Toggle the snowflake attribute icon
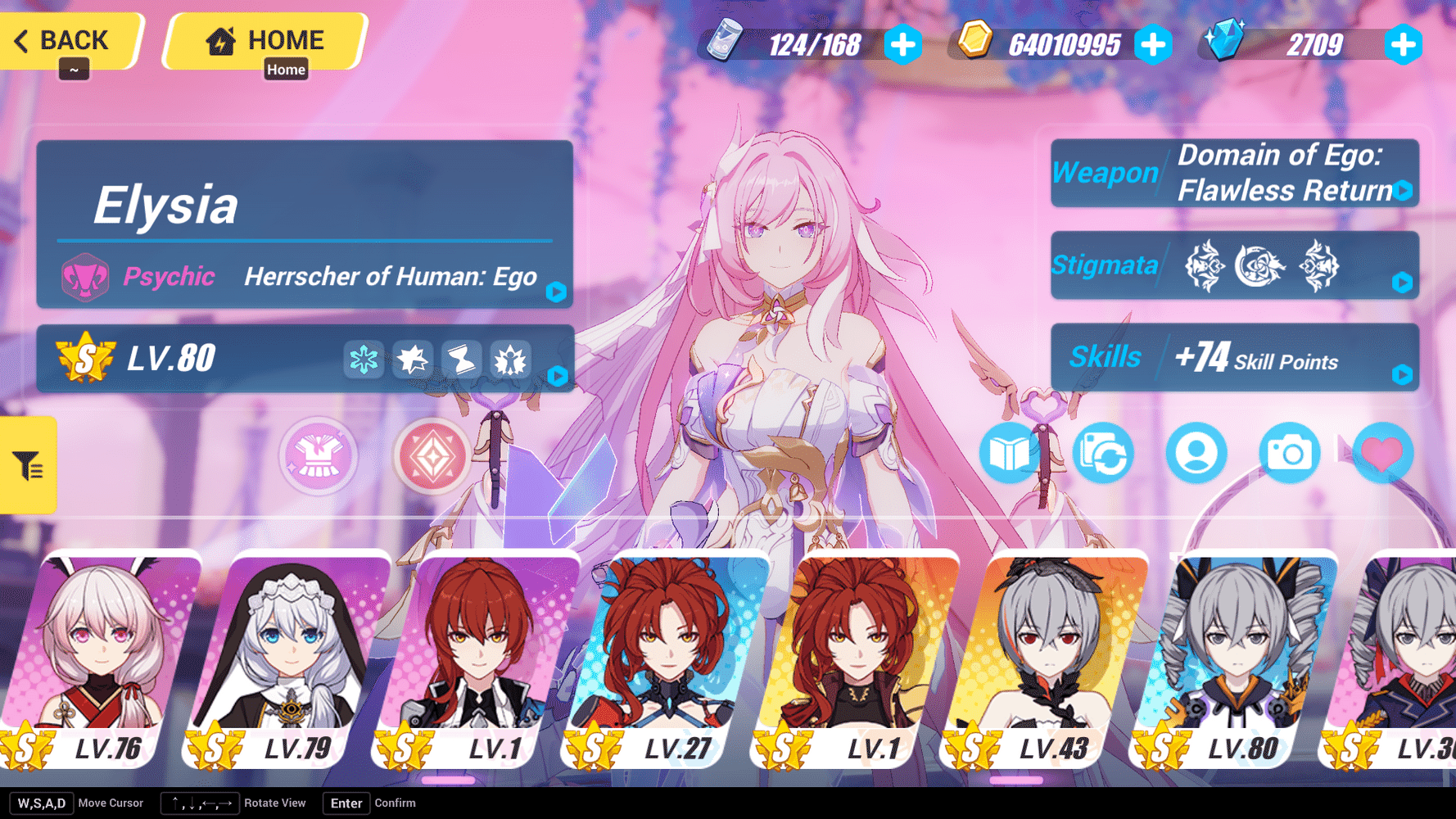Viewport: 1456px width, 819px height. click(364, 359)
